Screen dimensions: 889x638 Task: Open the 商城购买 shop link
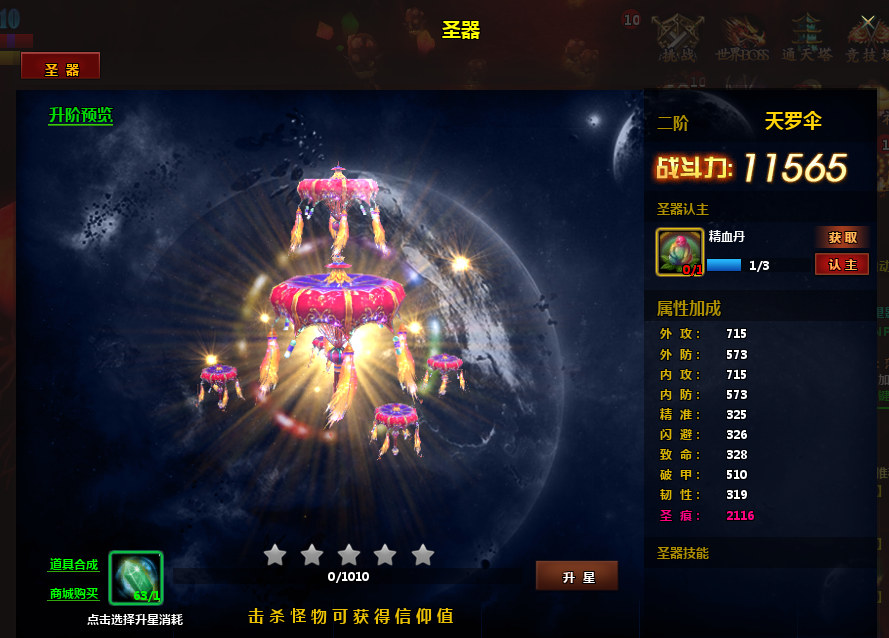pos(74,594)
